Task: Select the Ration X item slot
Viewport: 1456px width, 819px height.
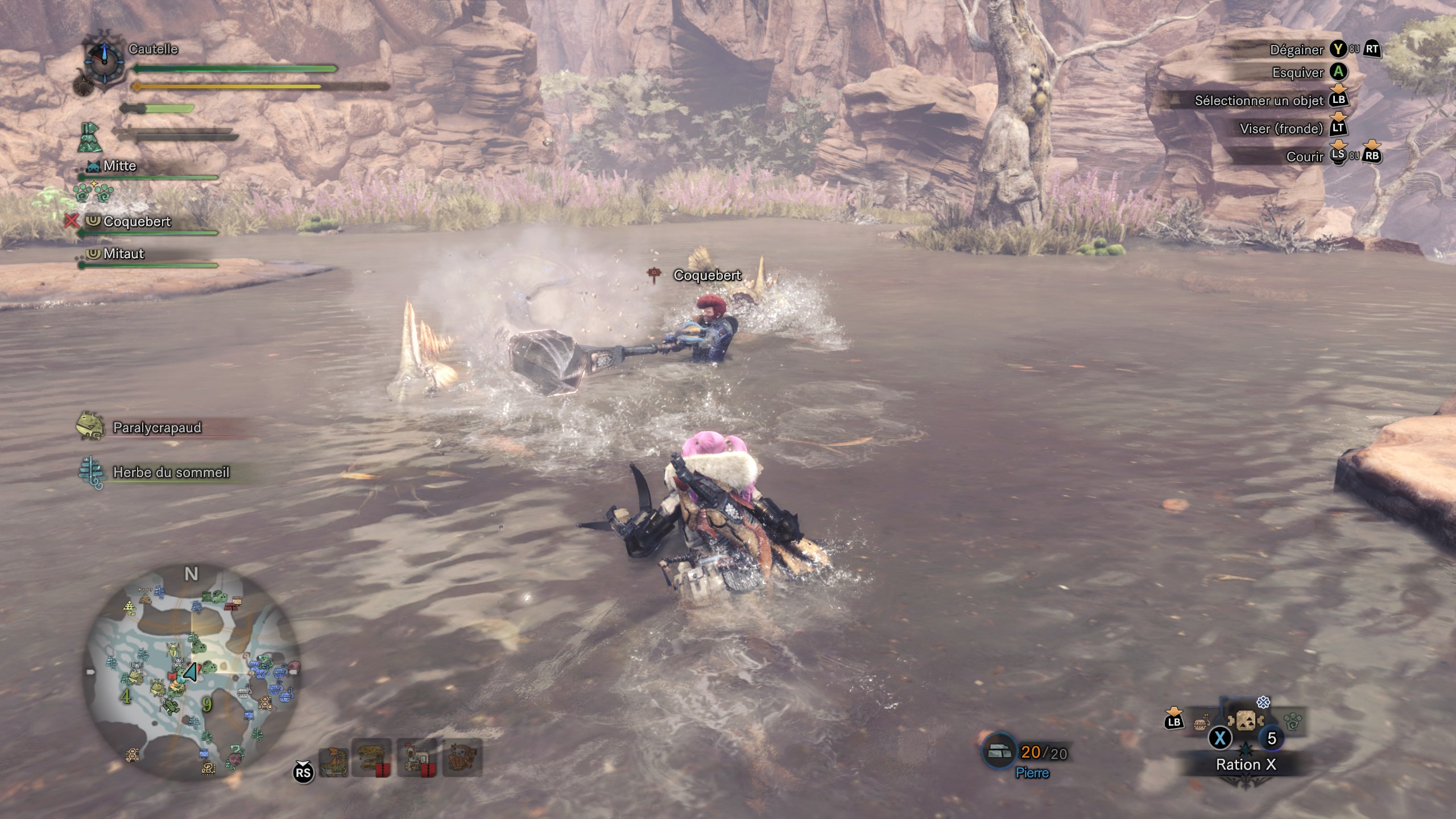Action: point(1246,723)
